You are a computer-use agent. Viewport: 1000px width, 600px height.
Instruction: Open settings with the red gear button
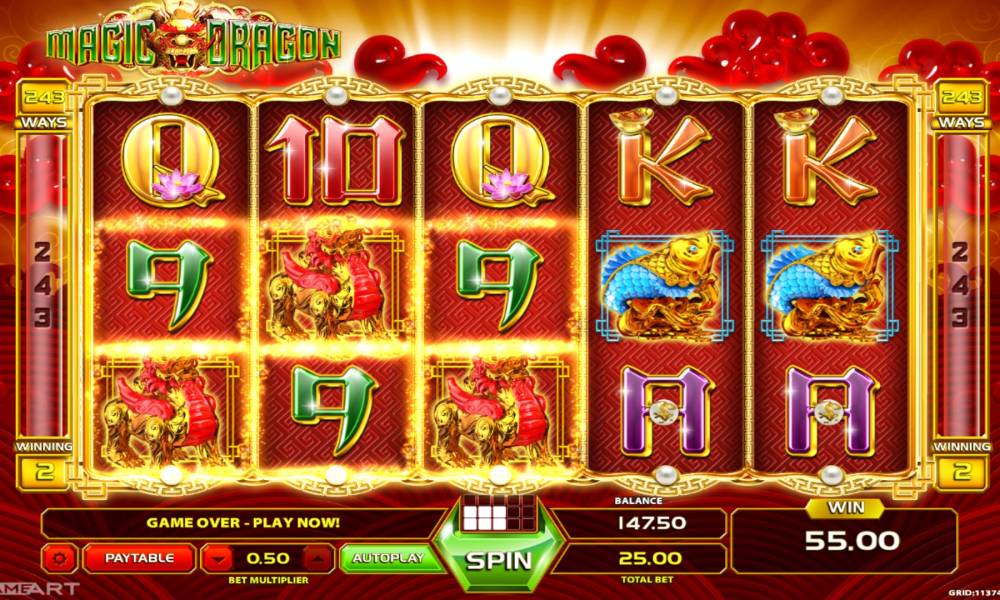coord(60,558)
